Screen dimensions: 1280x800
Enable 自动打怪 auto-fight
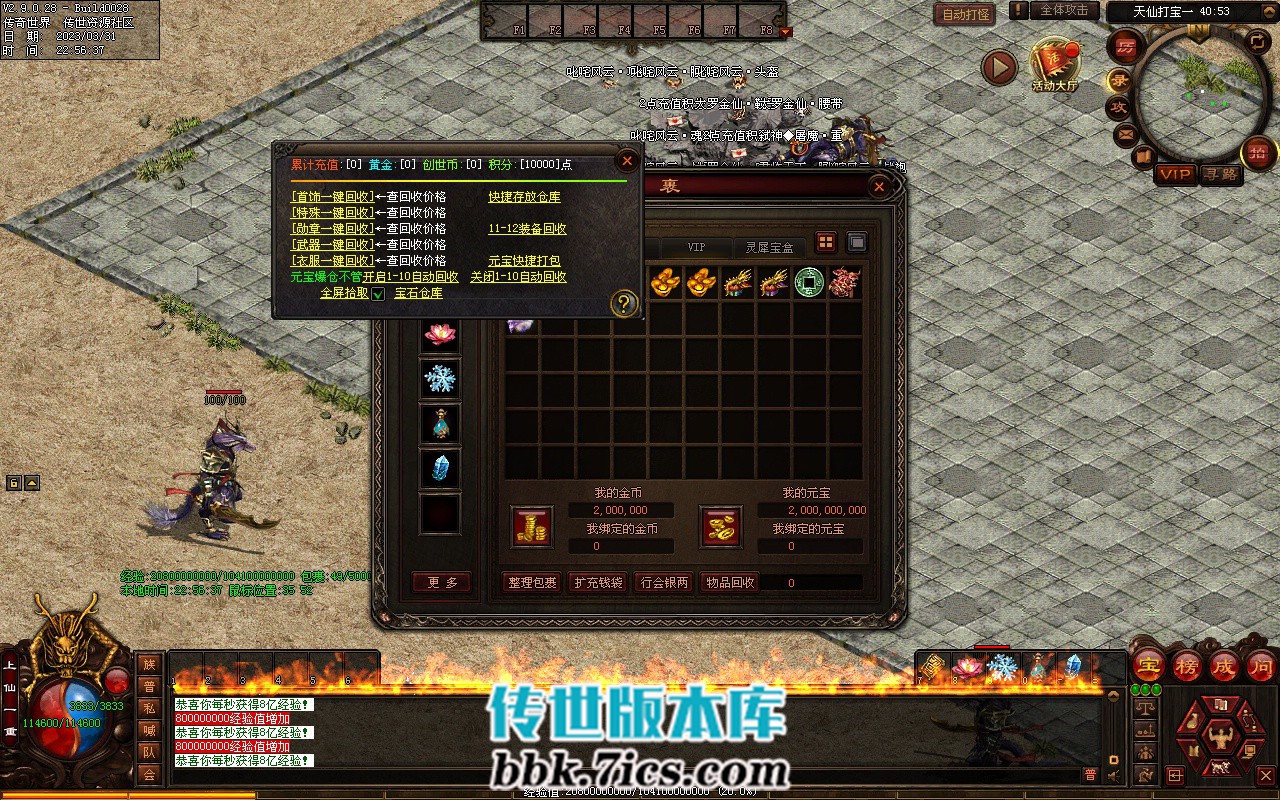coord(964,14)
